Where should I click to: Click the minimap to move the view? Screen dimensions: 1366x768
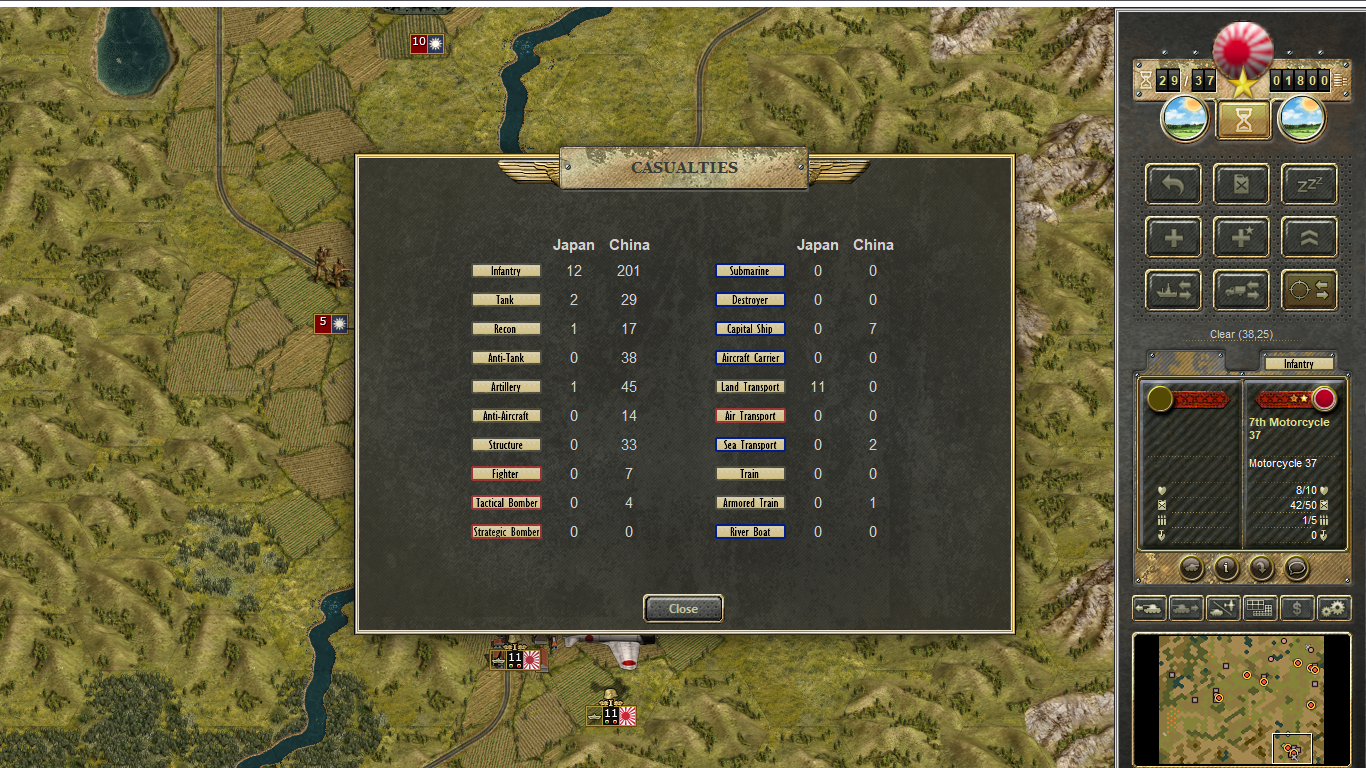pyautogui.click(x=1240, y=698)
